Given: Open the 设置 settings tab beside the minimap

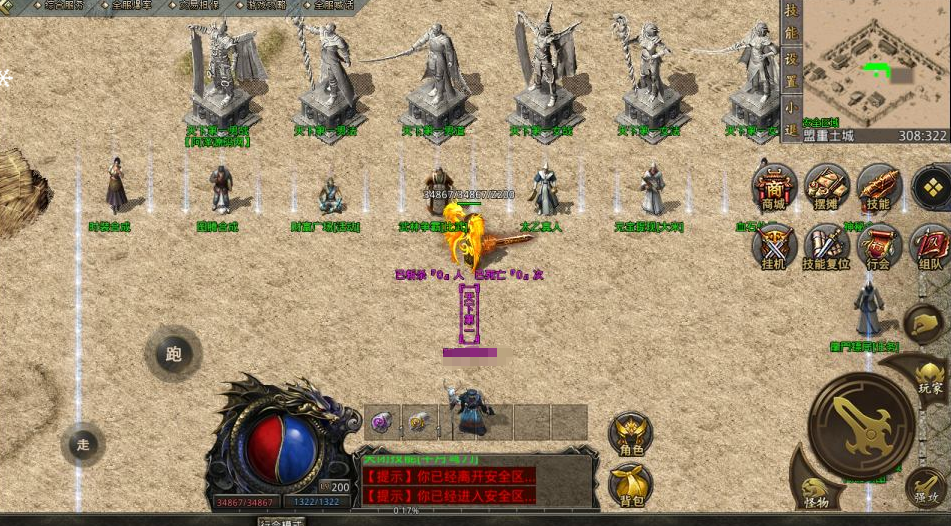Looking at the screenshot, I should (x=791, y=66).
